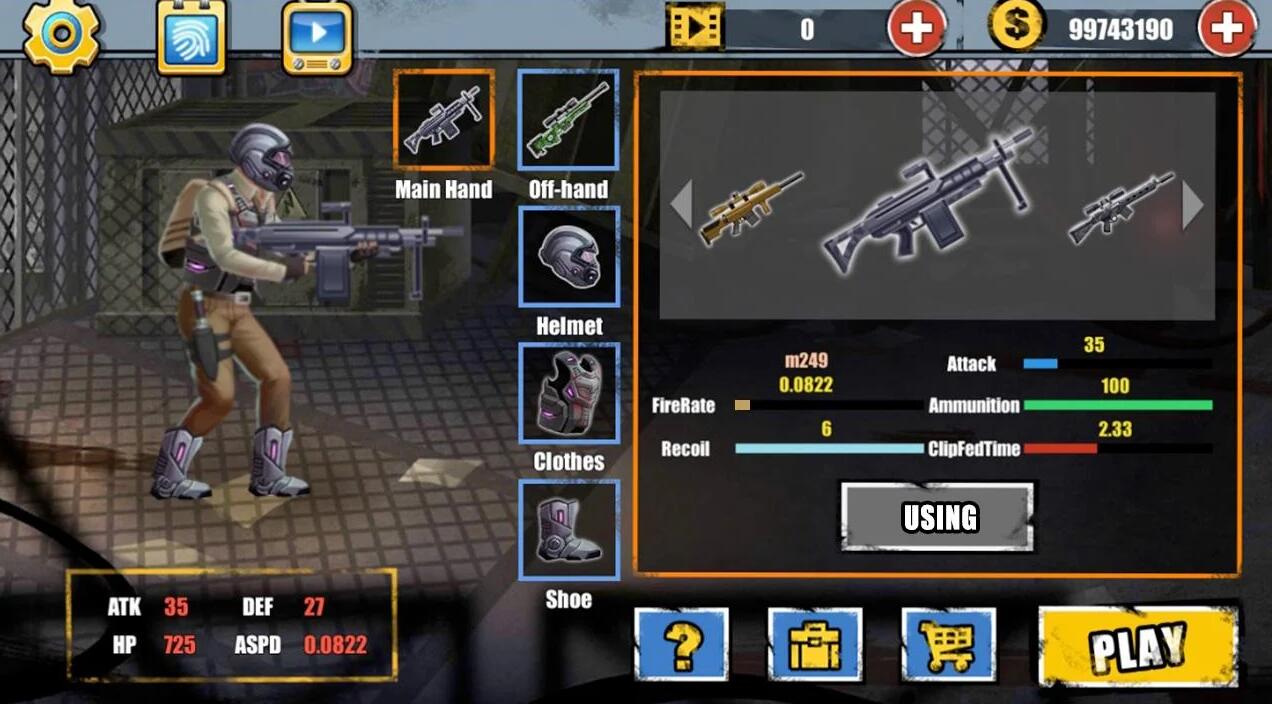Click the fingerprint clipboard icon
The image size is (1272, 704).
192,35
